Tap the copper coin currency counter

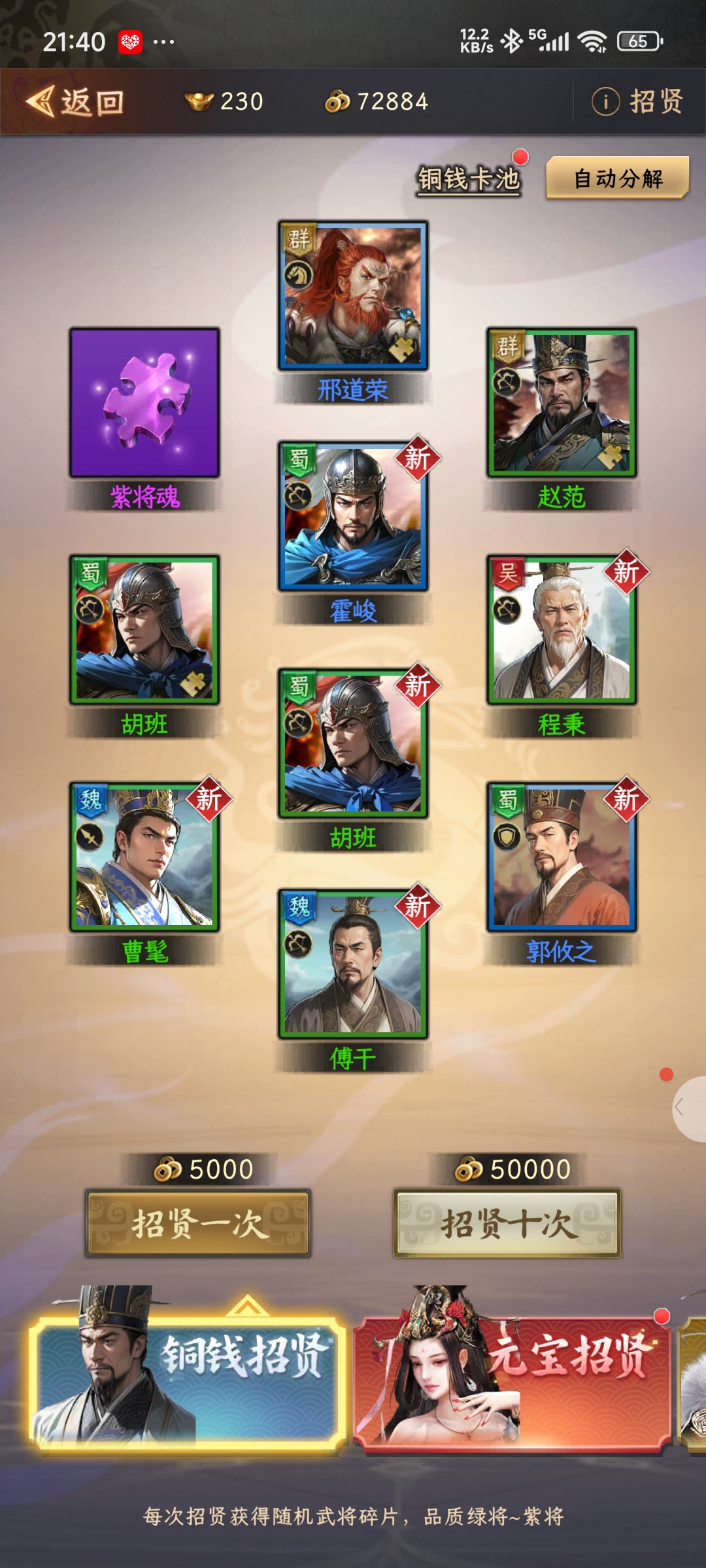[x=377, y=102]
